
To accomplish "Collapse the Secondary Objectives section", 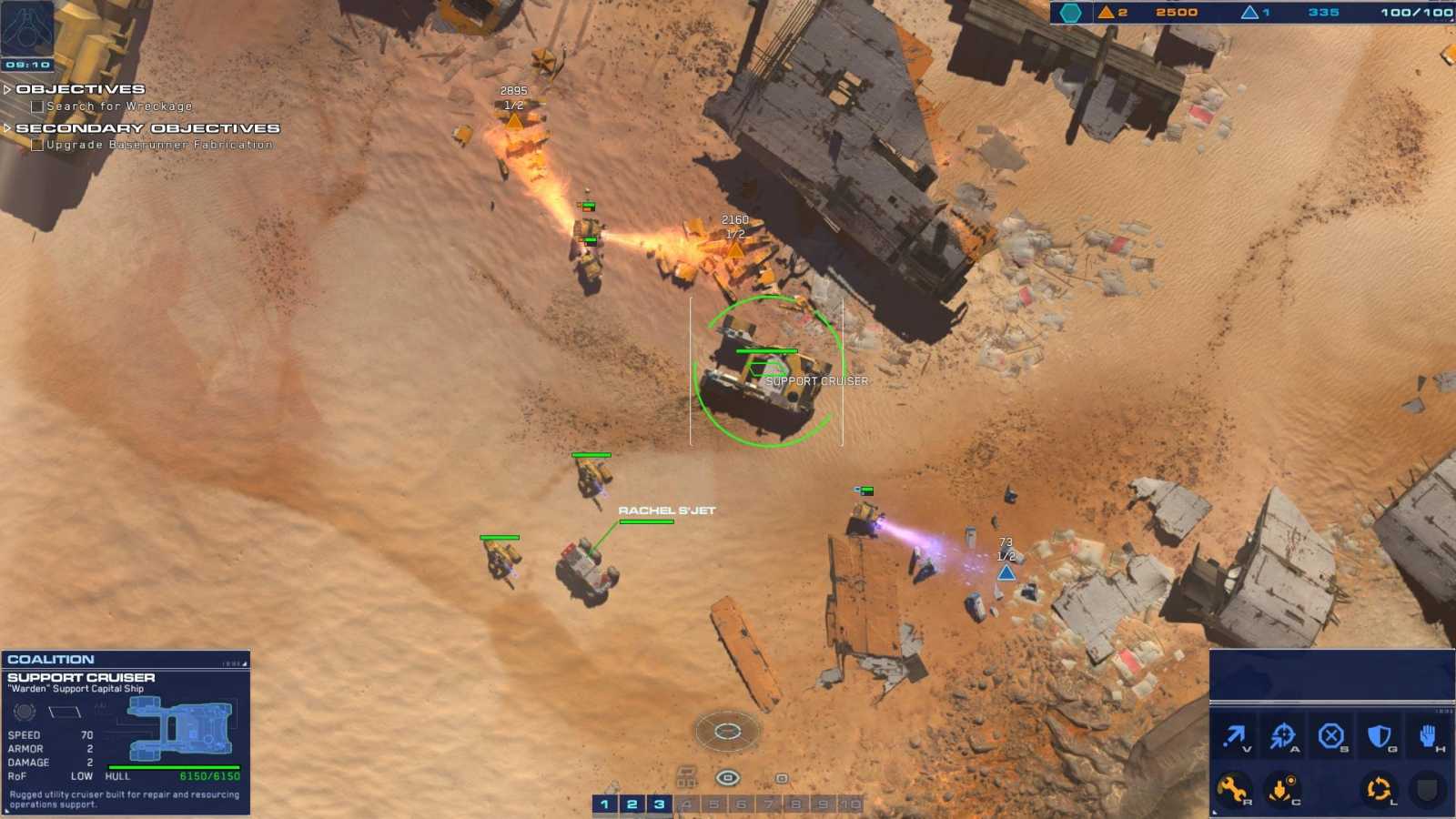I will [9, 129].
